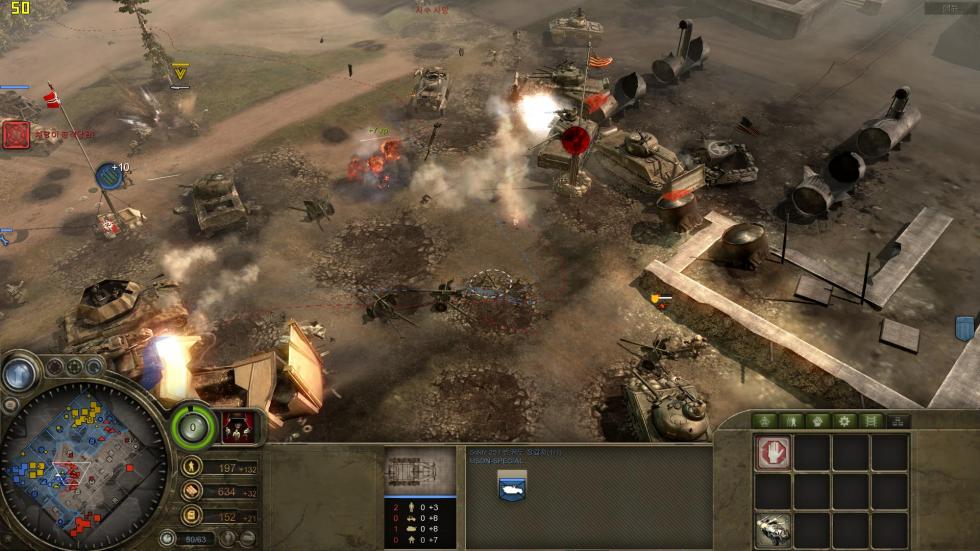
Task: Select the infantry soldier tab
Action: click(x=792, y=421)
